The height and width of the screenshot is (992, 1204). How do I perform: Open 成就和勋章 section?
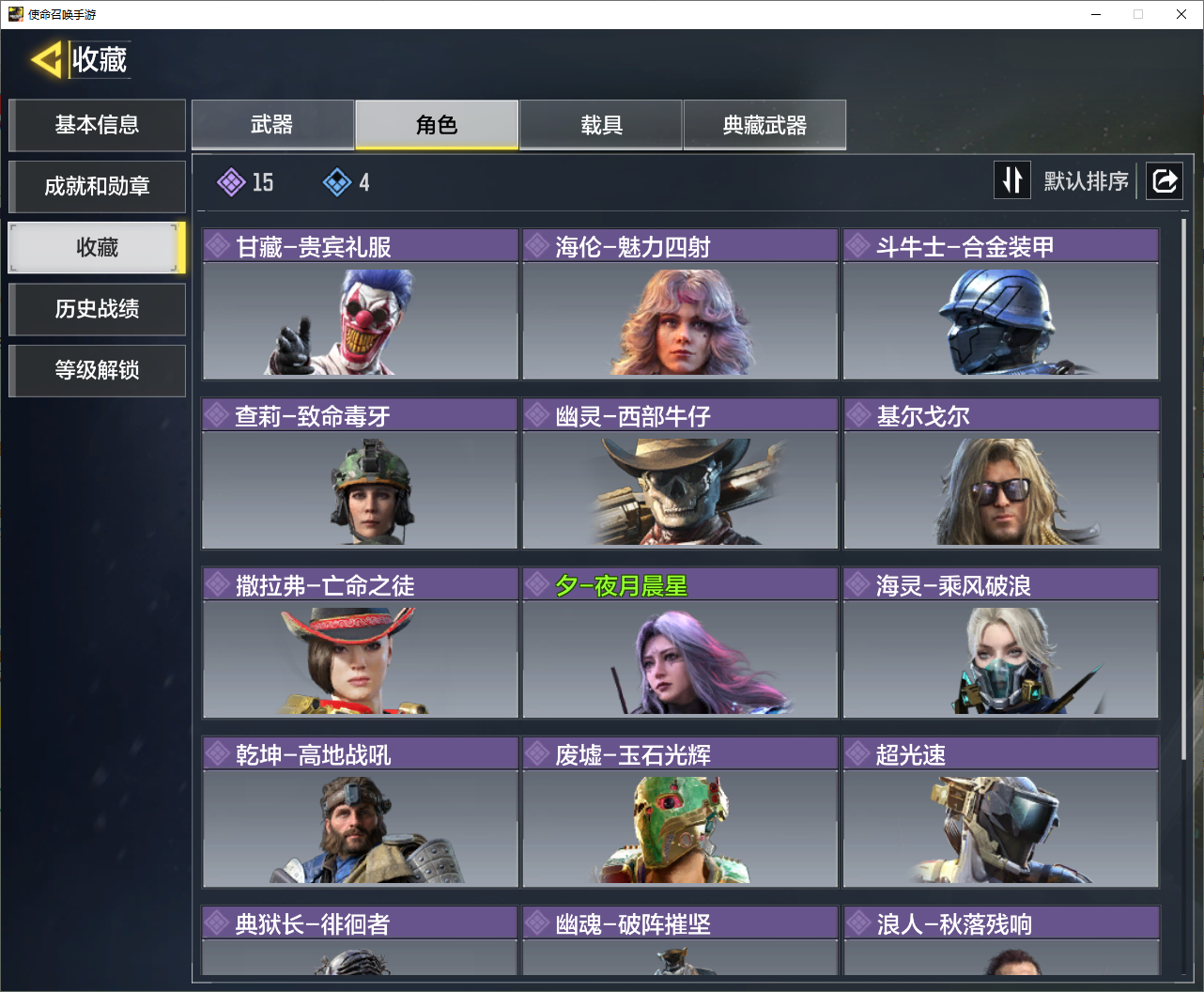97,186
